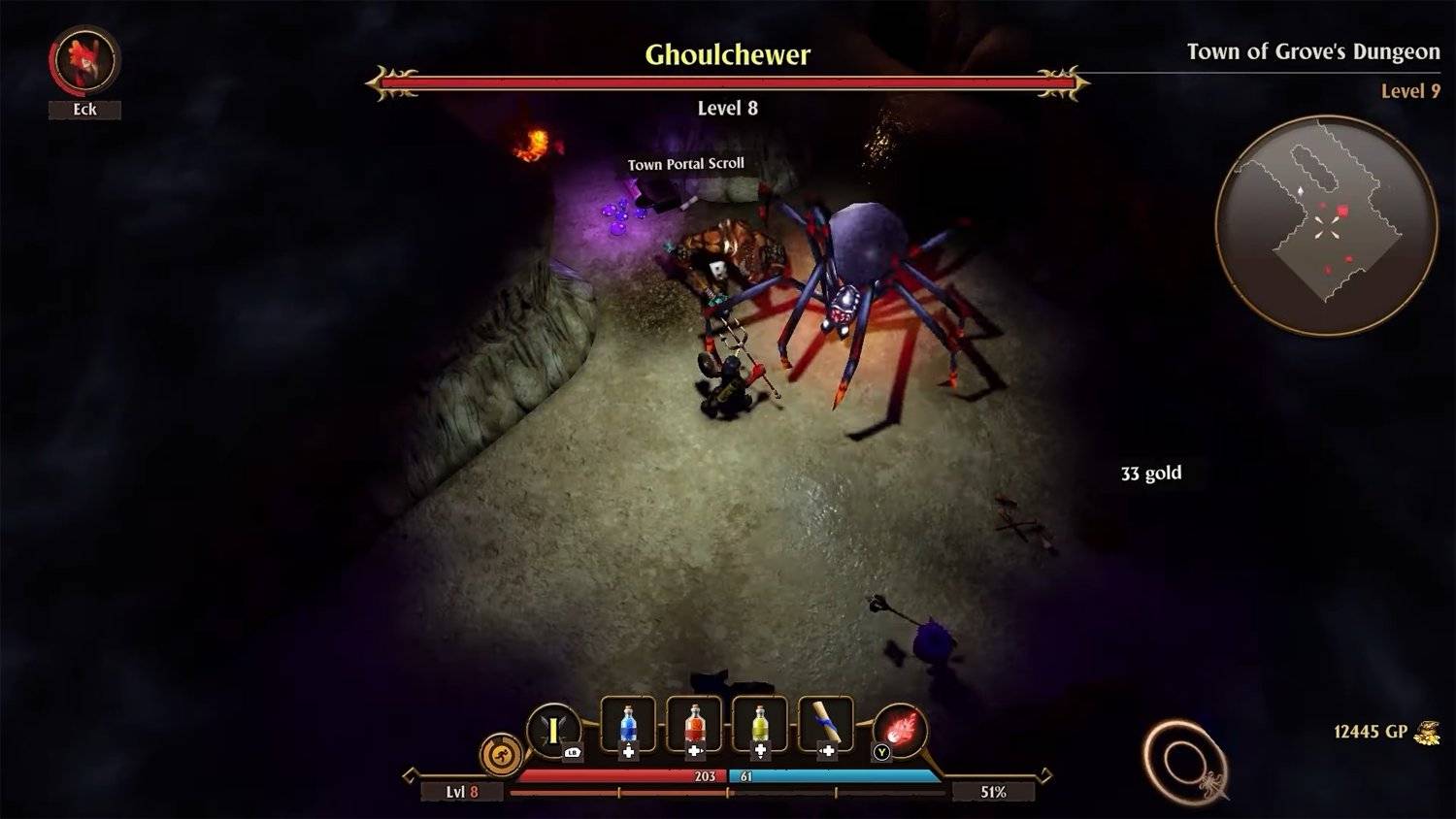
Task: Use the red health potion slot
Action: [694, 726]
